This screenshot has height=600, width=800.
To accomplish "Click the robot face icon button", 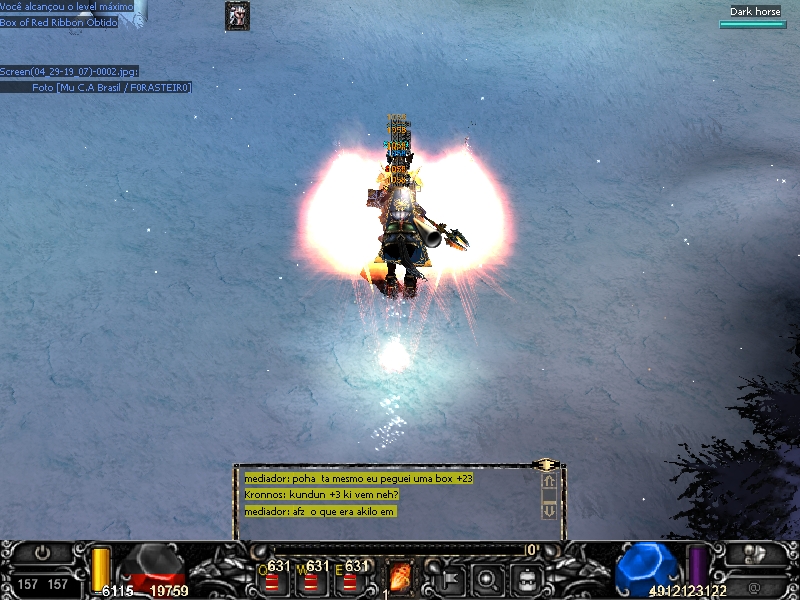I will click(526, 578).
